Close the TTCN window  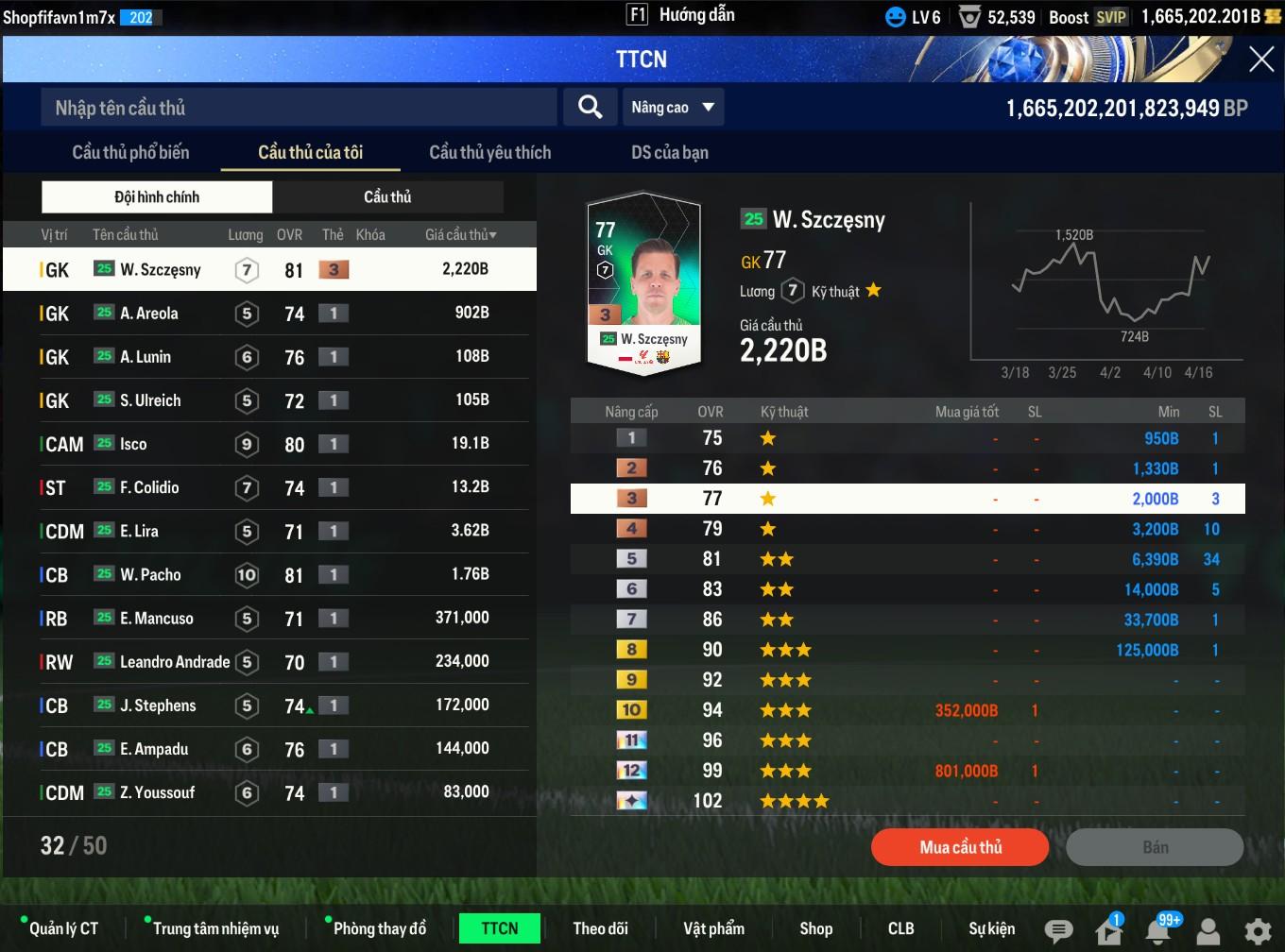tap(1261, 59)
